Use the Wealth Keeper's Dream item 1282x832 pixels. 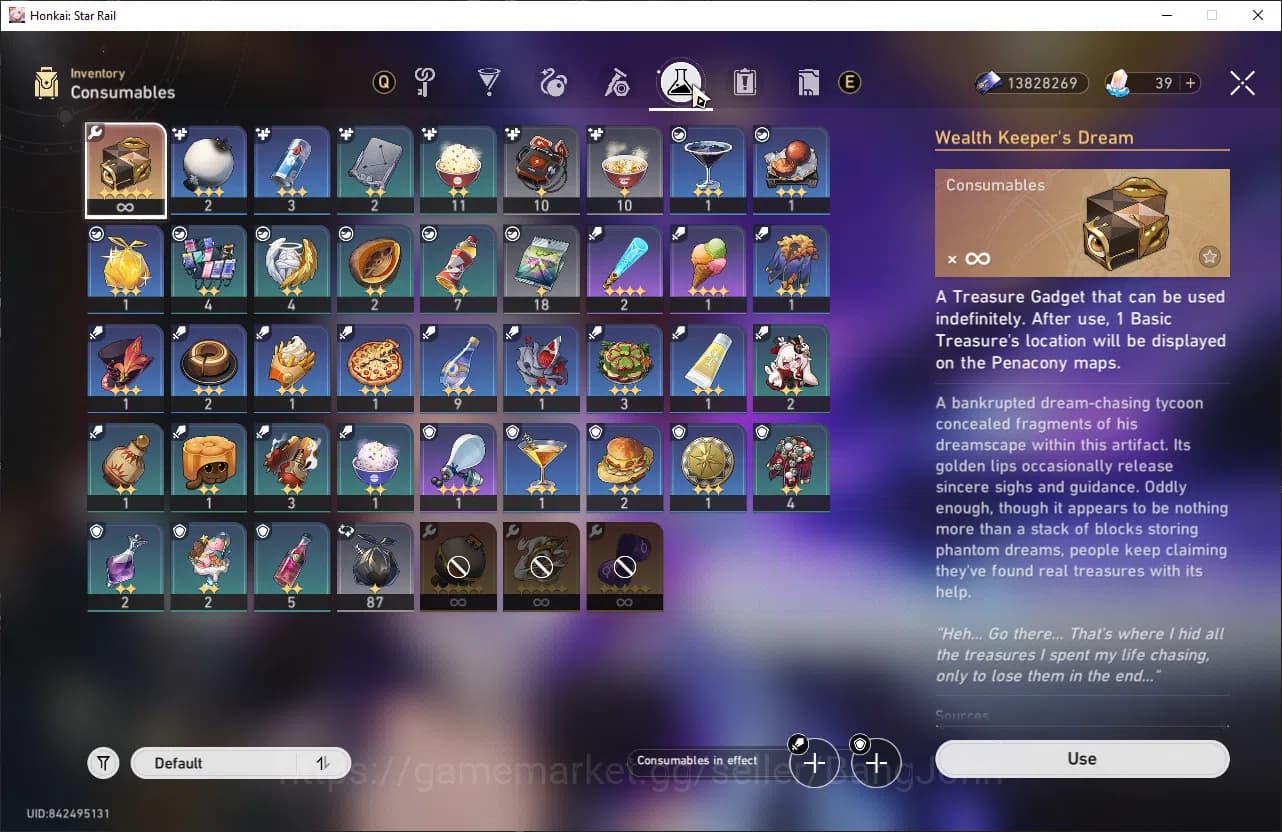click(x=1082, y=759)
